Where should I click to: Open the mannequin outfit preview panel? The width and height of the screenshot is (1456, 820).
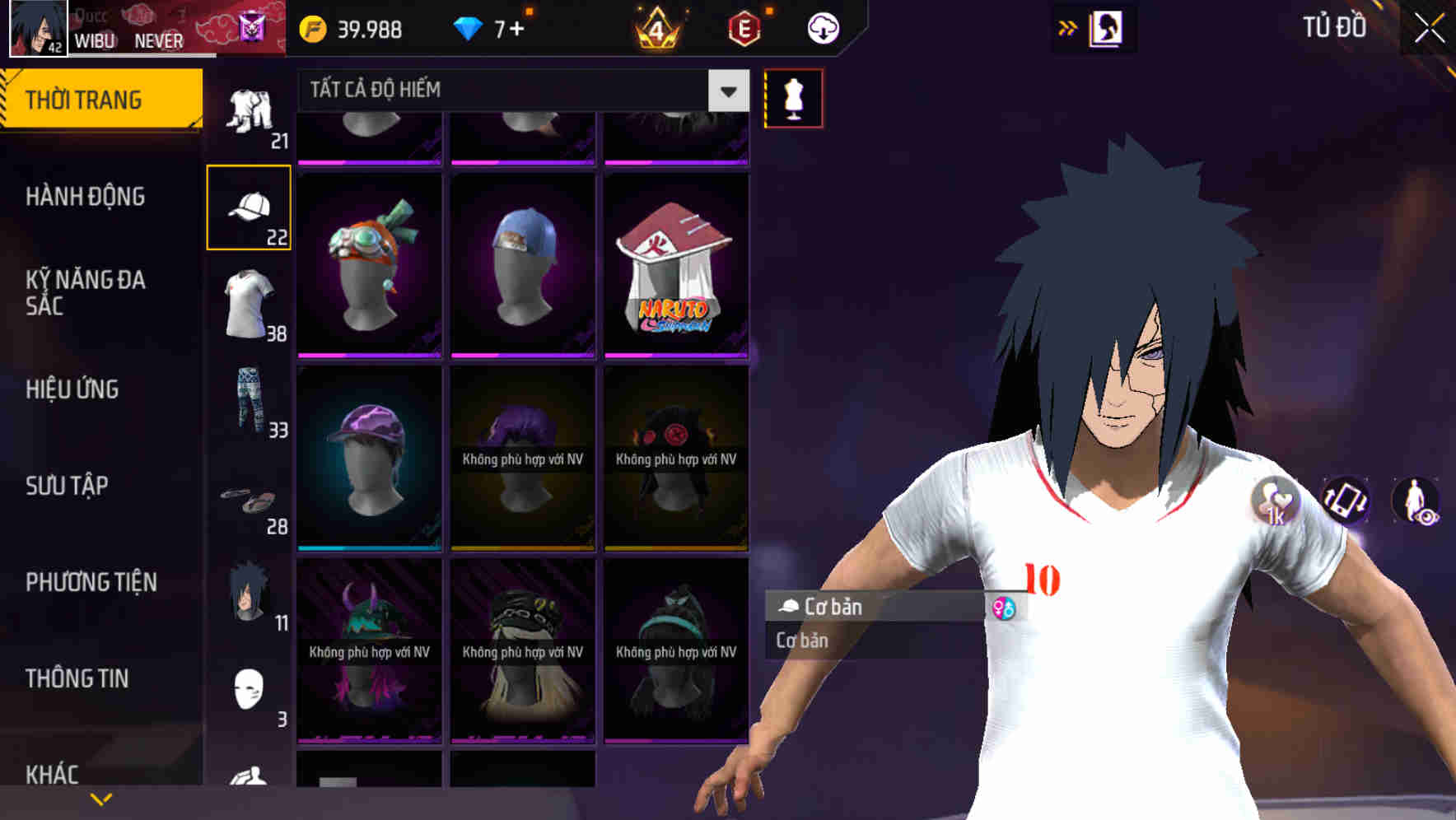point(793,97)
